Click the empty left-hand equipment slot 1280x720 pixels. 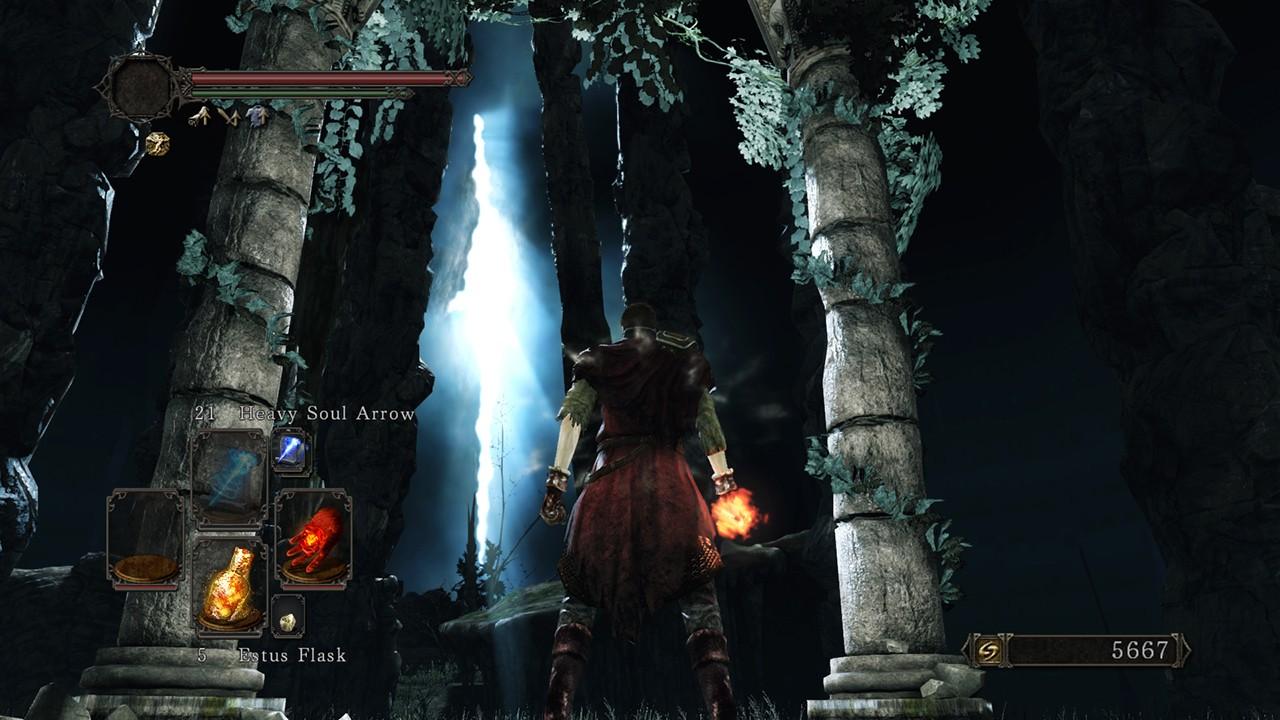pos(145,537)
